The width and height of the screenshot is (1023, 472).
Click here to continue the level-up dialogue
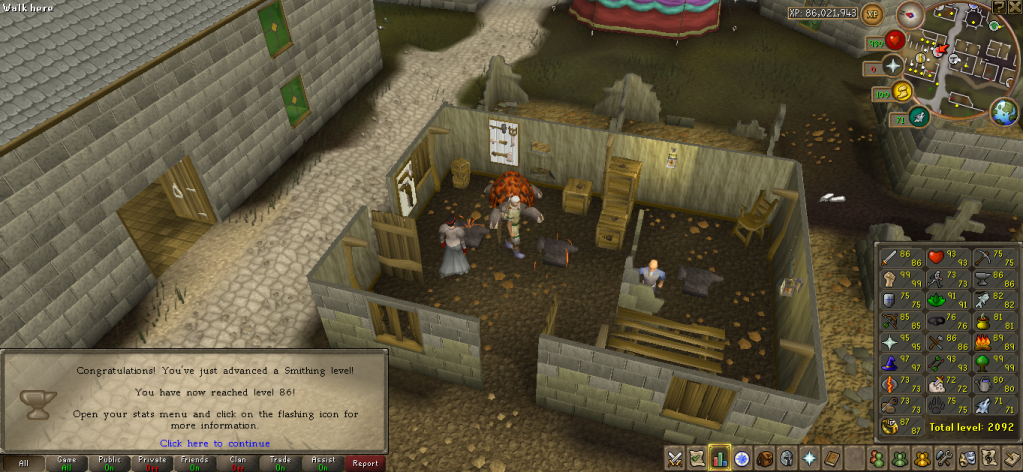tap(214, 443)
